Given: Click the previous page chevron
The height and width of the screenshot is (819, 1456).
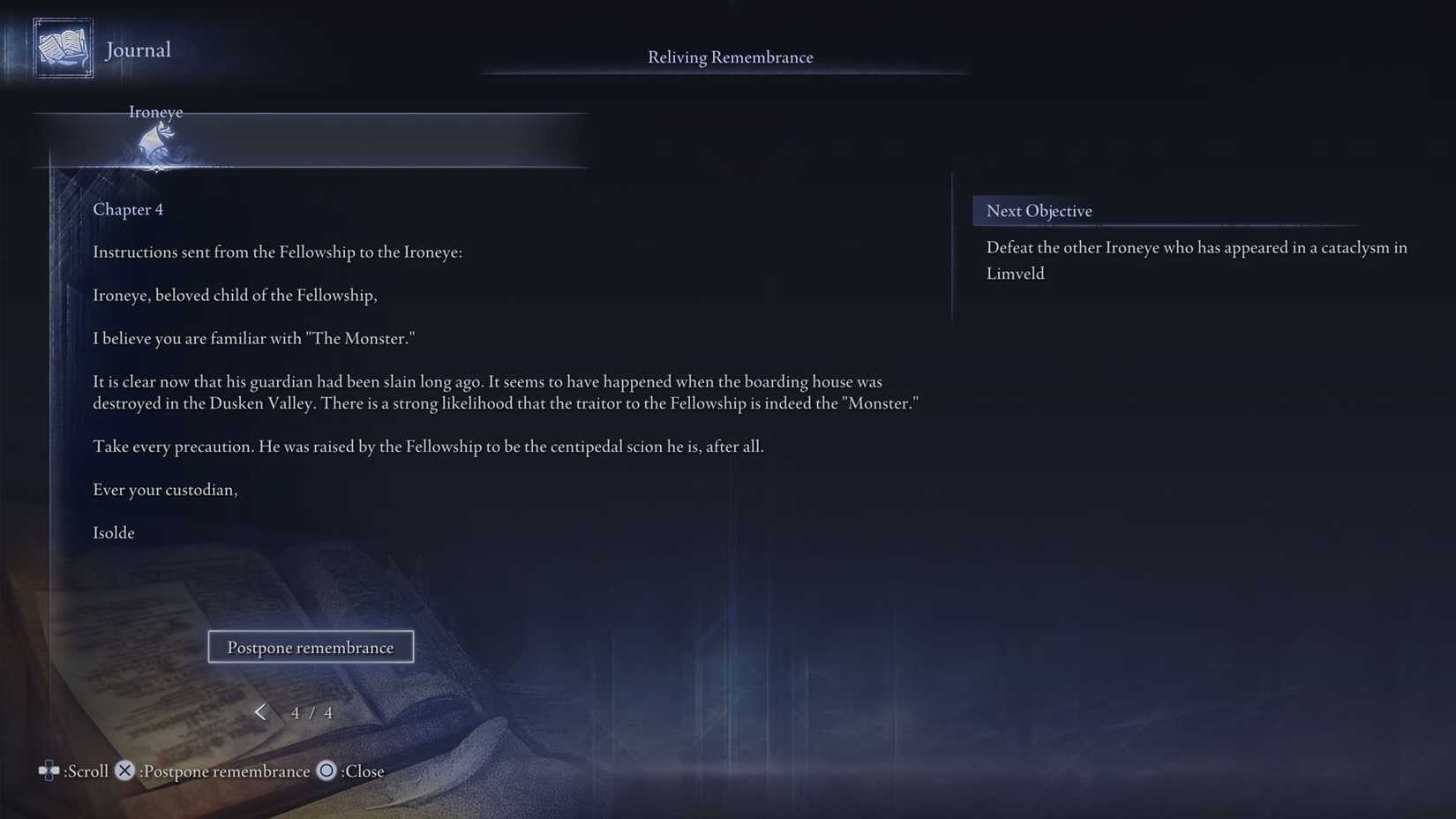Looking at the screenshot, I should click(x=261, y=711).
